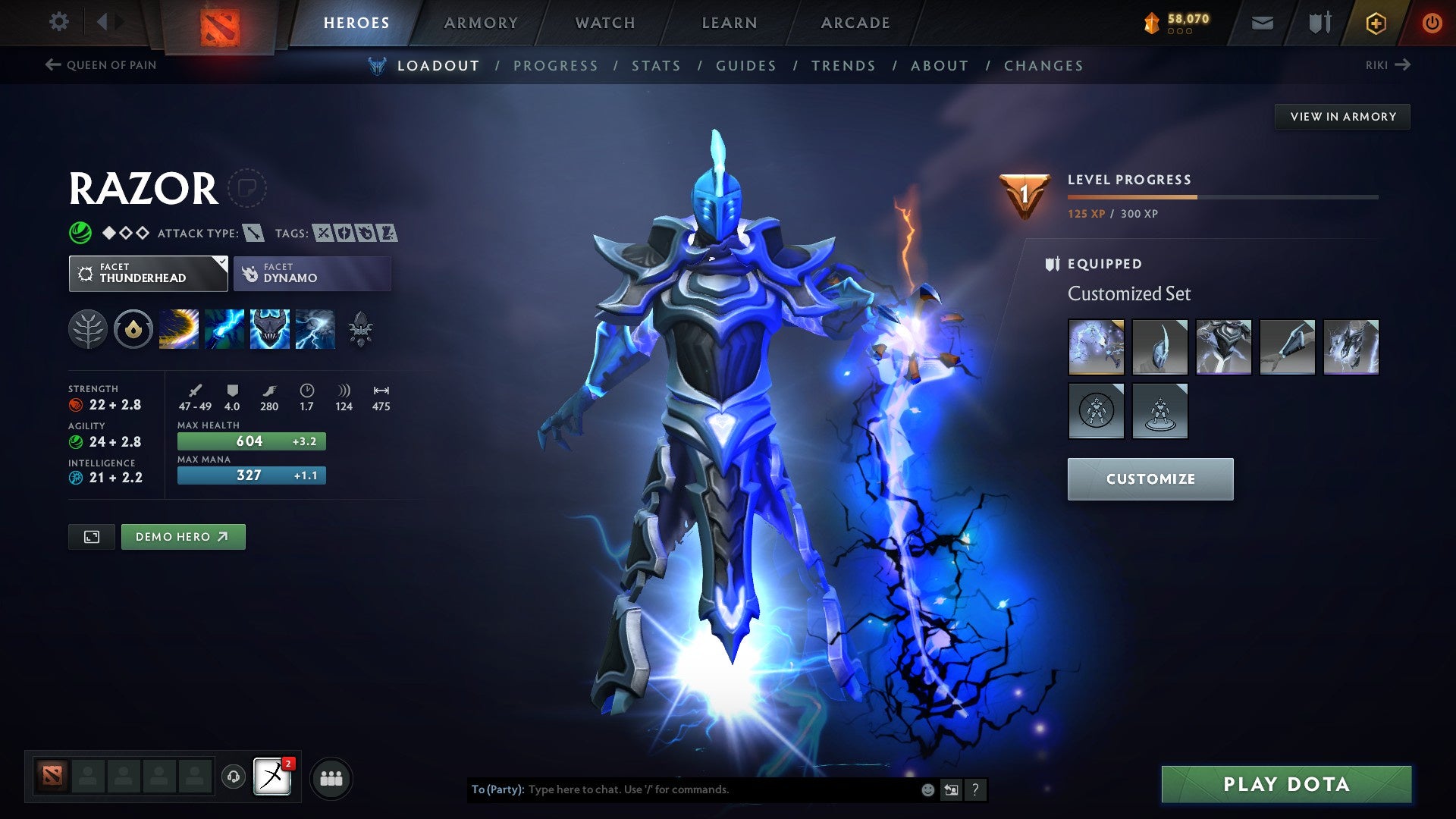View the Static Link ability icon
The height and width of the screenshot is (819, 1456).
[224, 329]
